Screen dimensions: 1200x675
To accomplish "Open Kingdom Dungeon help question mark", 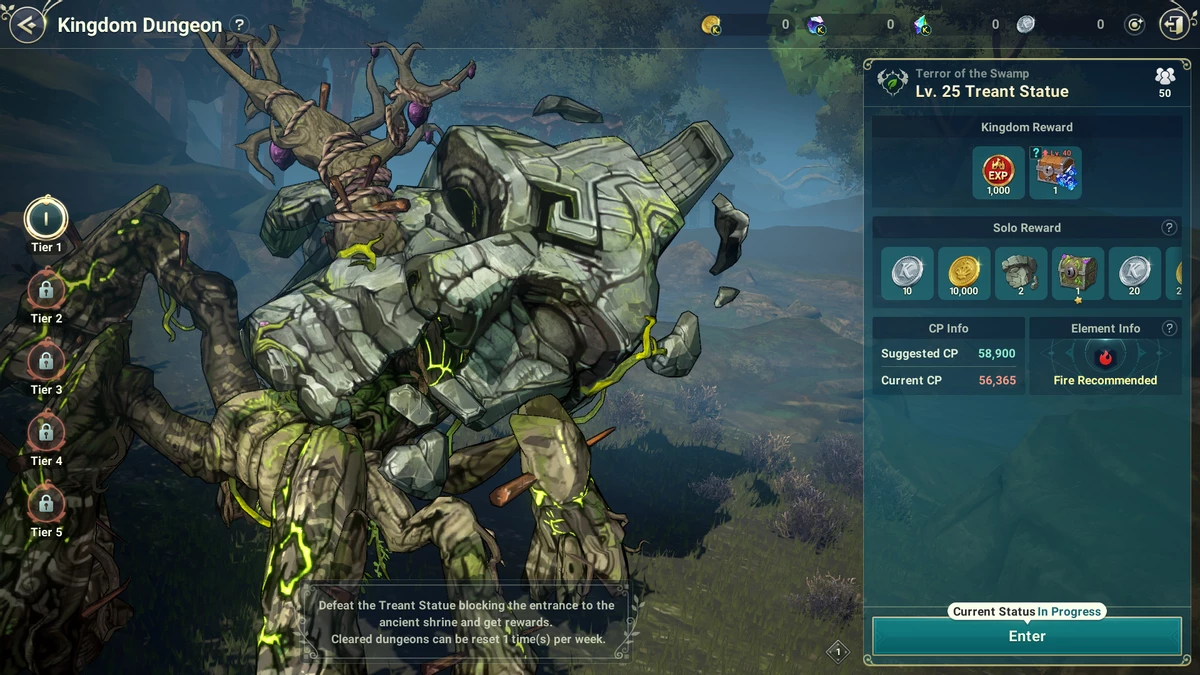I will pos(239,25).
